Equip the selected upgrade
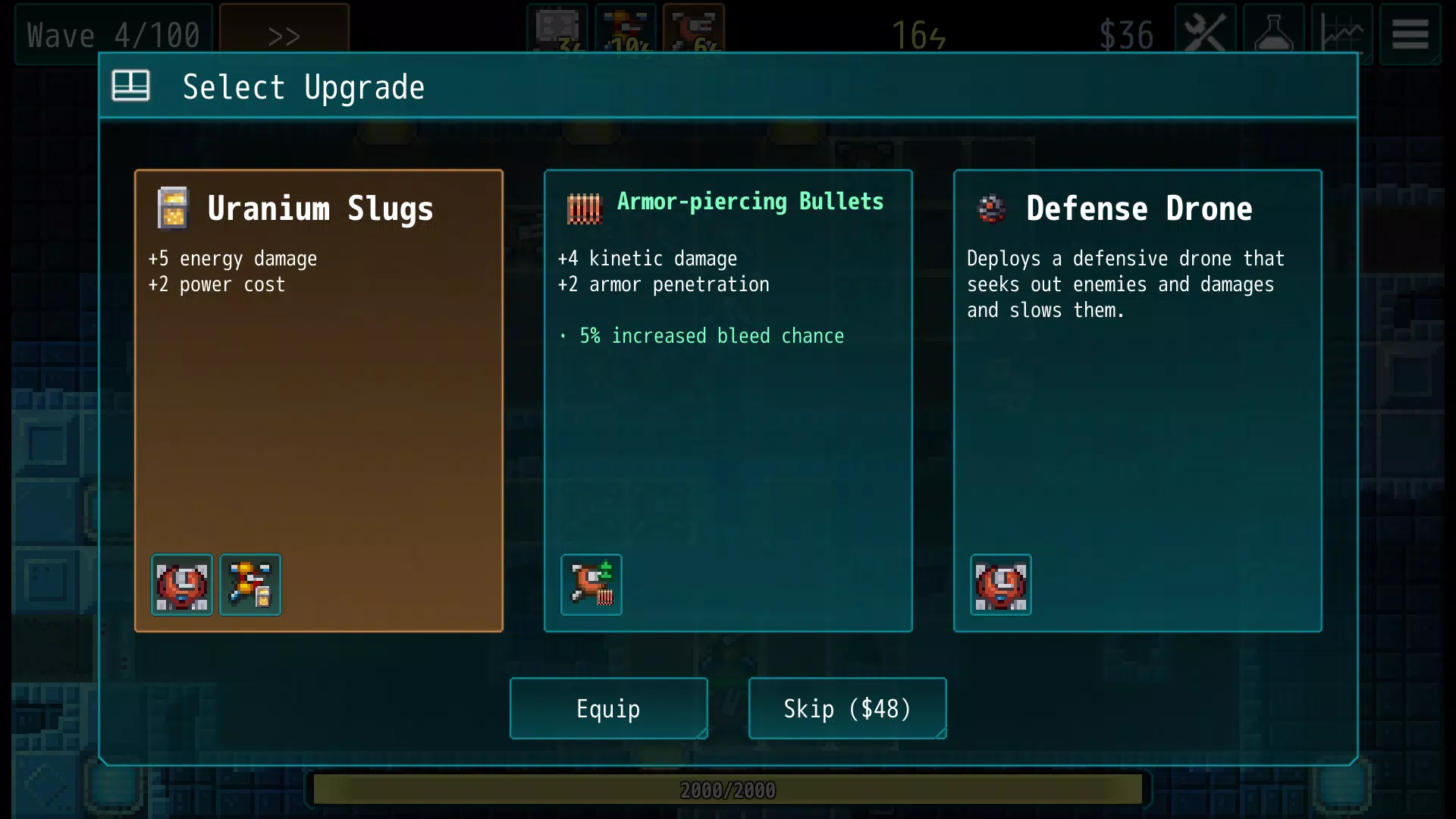 608,708
